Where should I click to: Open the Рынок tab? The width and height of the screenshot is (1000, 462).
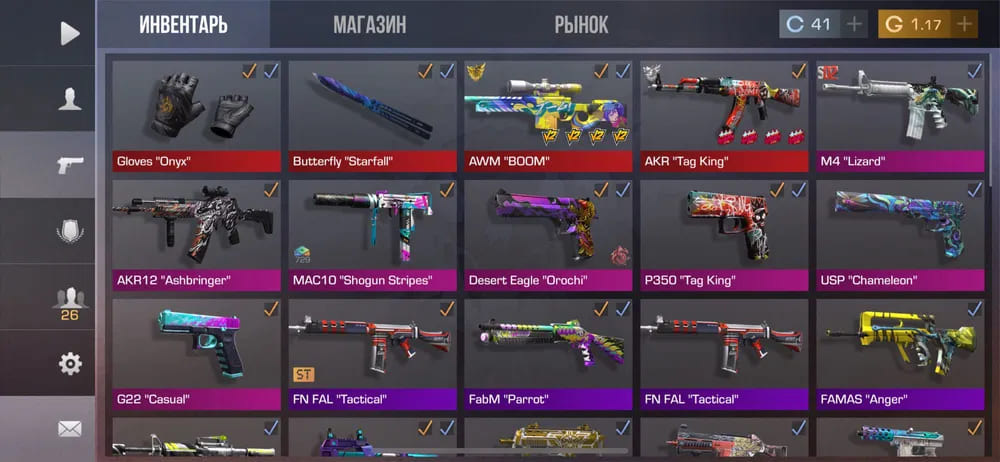tap(581, 25)
